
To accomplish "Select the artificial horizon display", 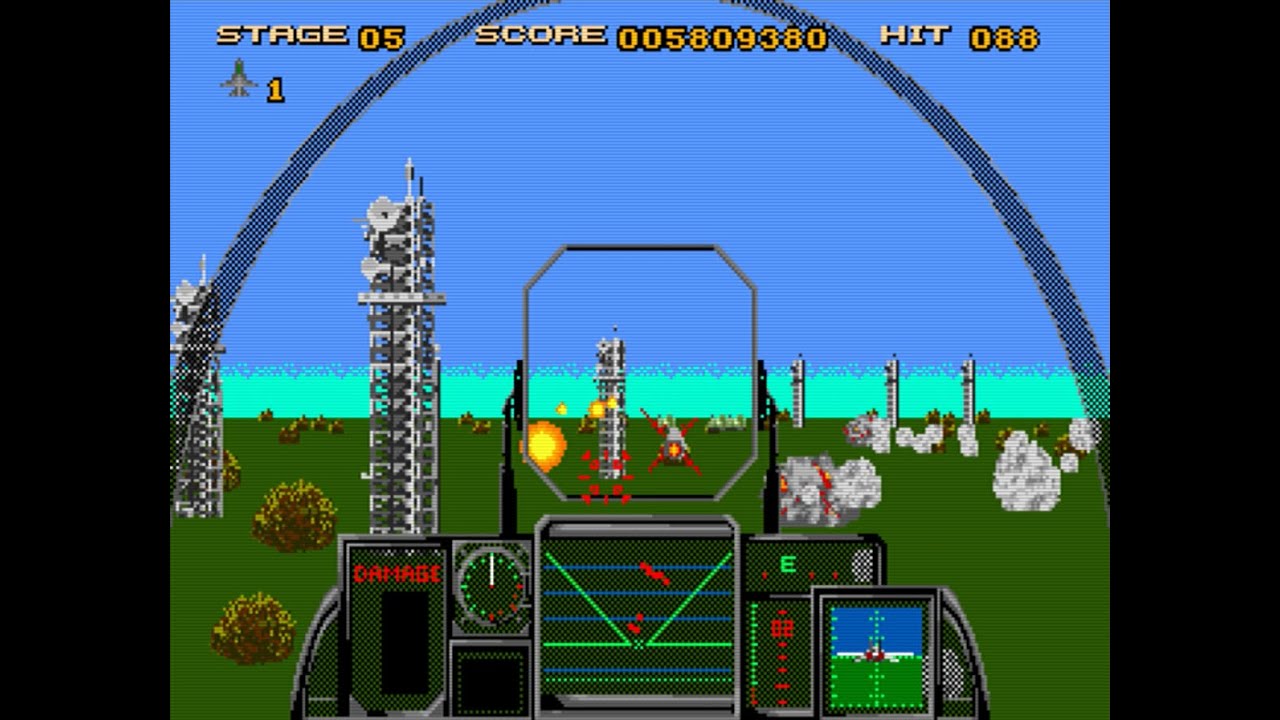I will pos(877,648).
